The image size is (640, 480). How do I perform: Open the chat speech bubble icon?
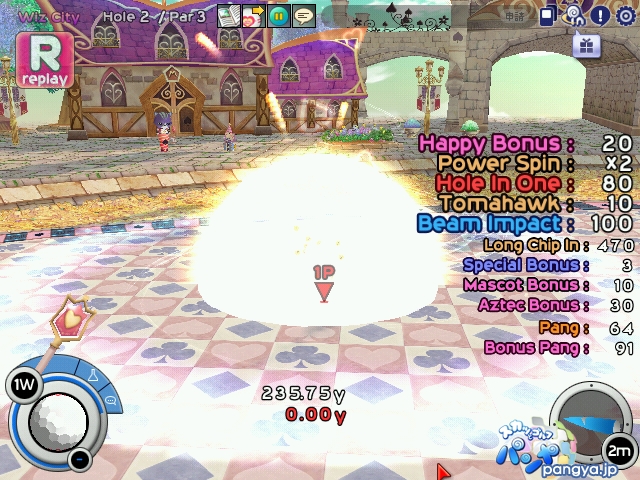303,15
